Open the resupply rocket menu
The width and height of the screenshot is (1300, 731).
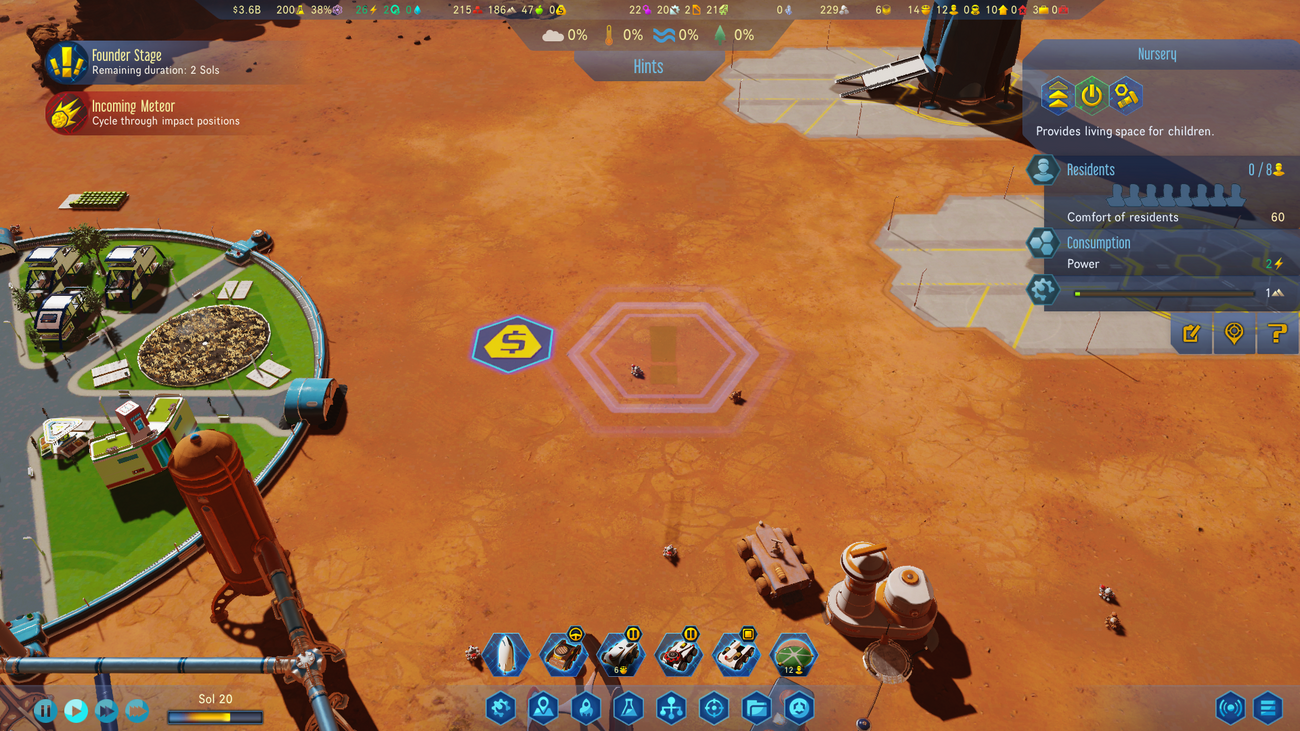coord(586,709)
